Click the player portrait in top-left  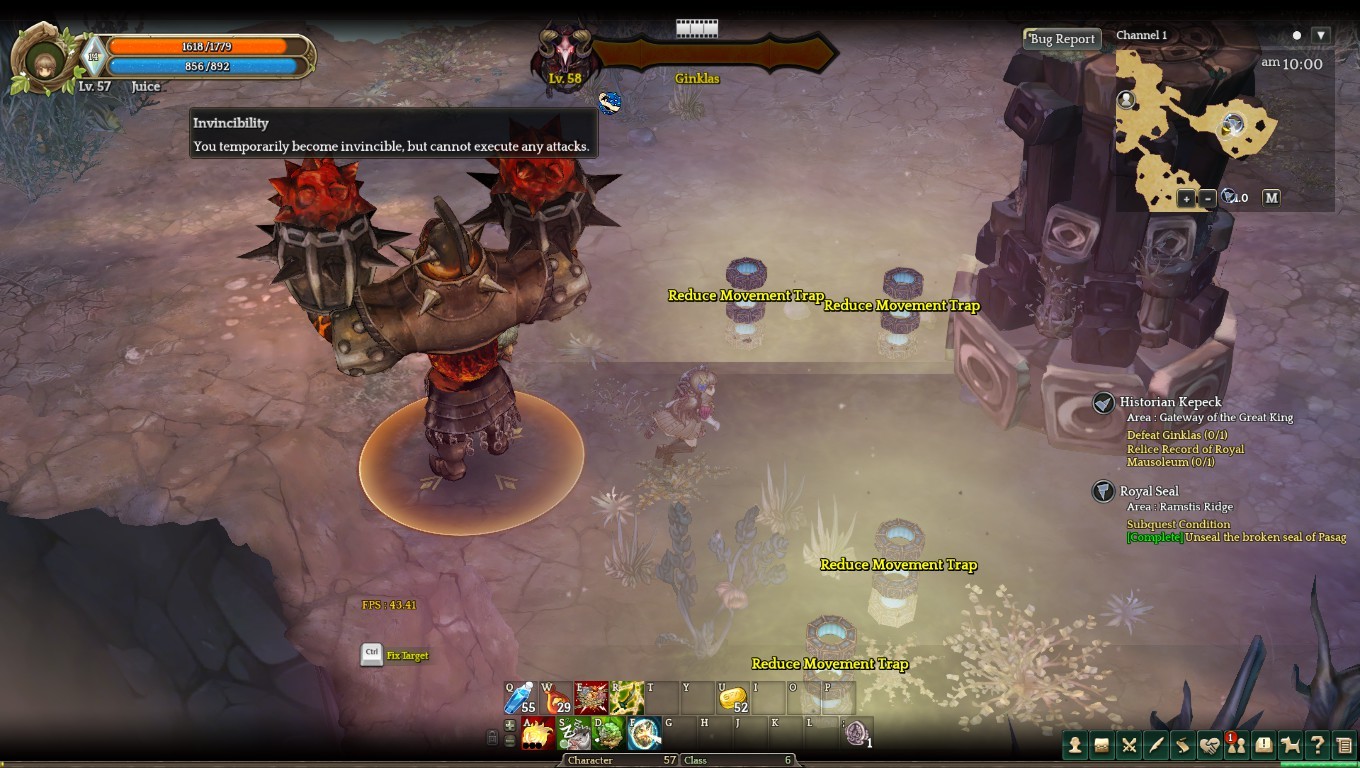[x=45, y=60]
